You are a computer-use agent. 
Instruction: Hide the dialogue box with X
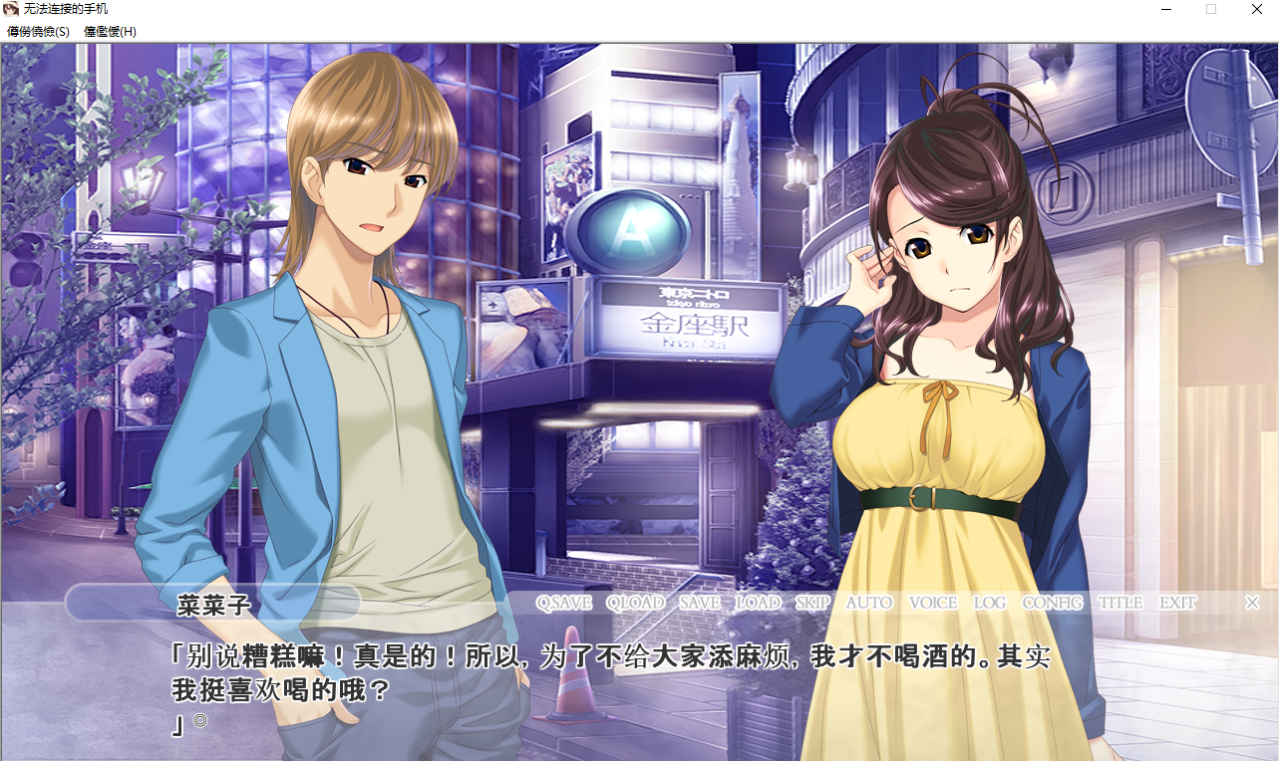tap(1252, 602)
